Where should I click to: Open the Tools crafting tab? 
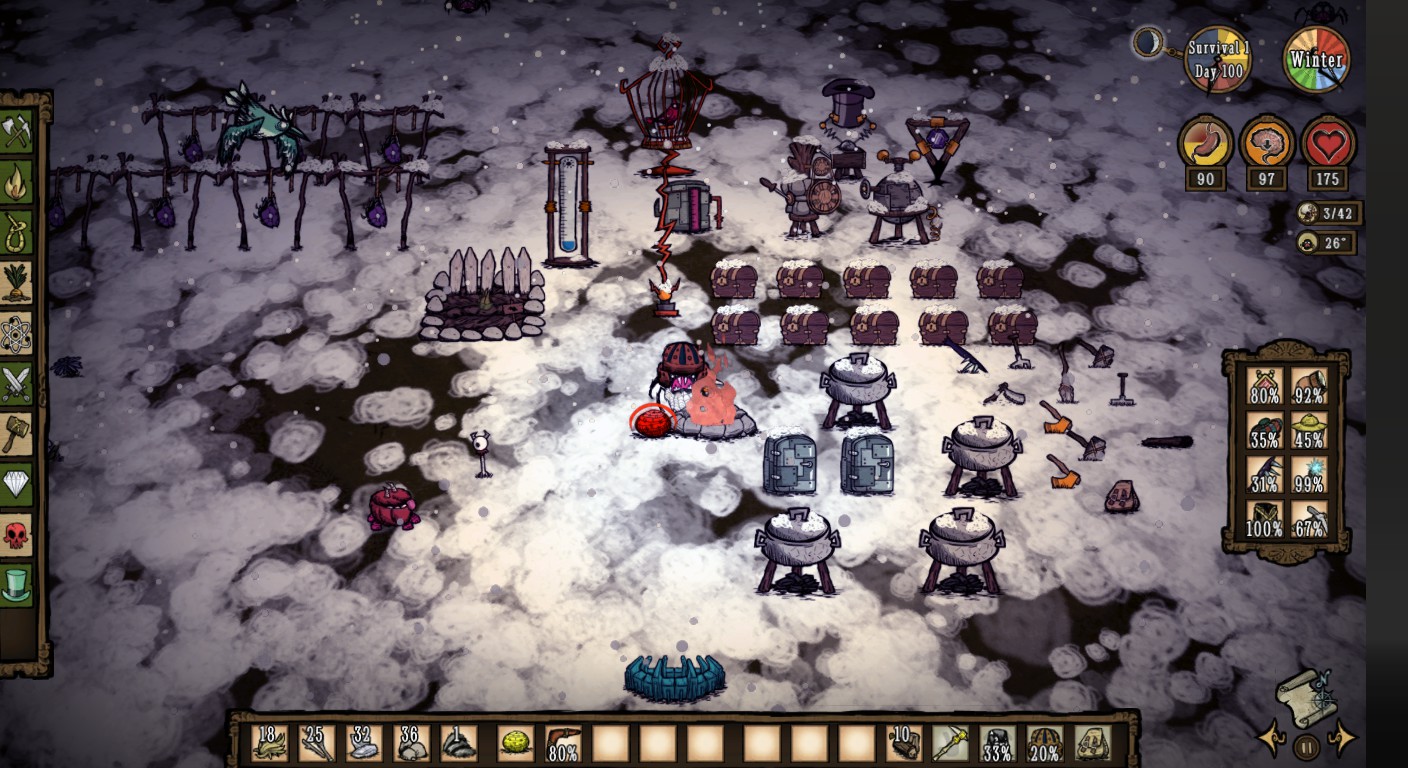pos(16,131)
